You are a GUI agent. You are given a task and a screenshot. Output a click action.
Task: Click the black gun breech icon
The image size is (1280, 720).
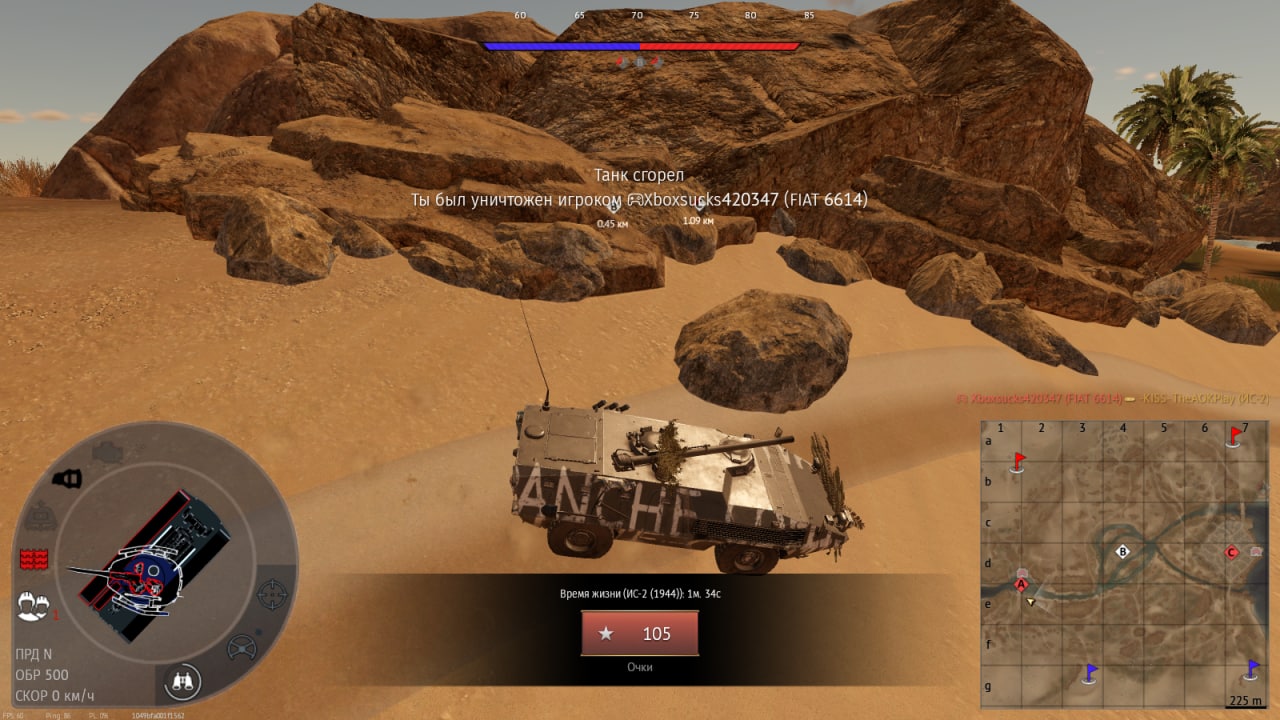[x=67, y=479]
